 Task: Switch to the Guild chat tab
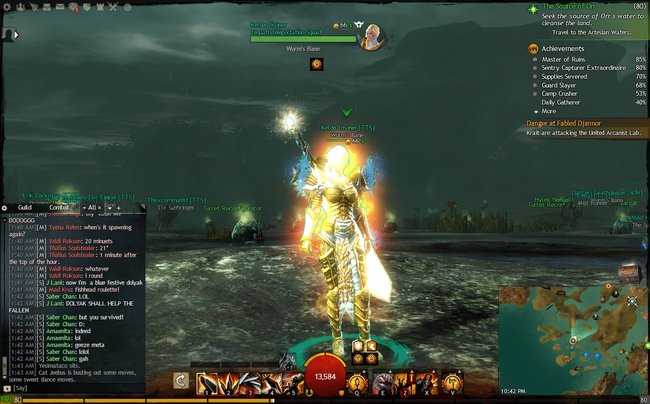click(25, 207)
